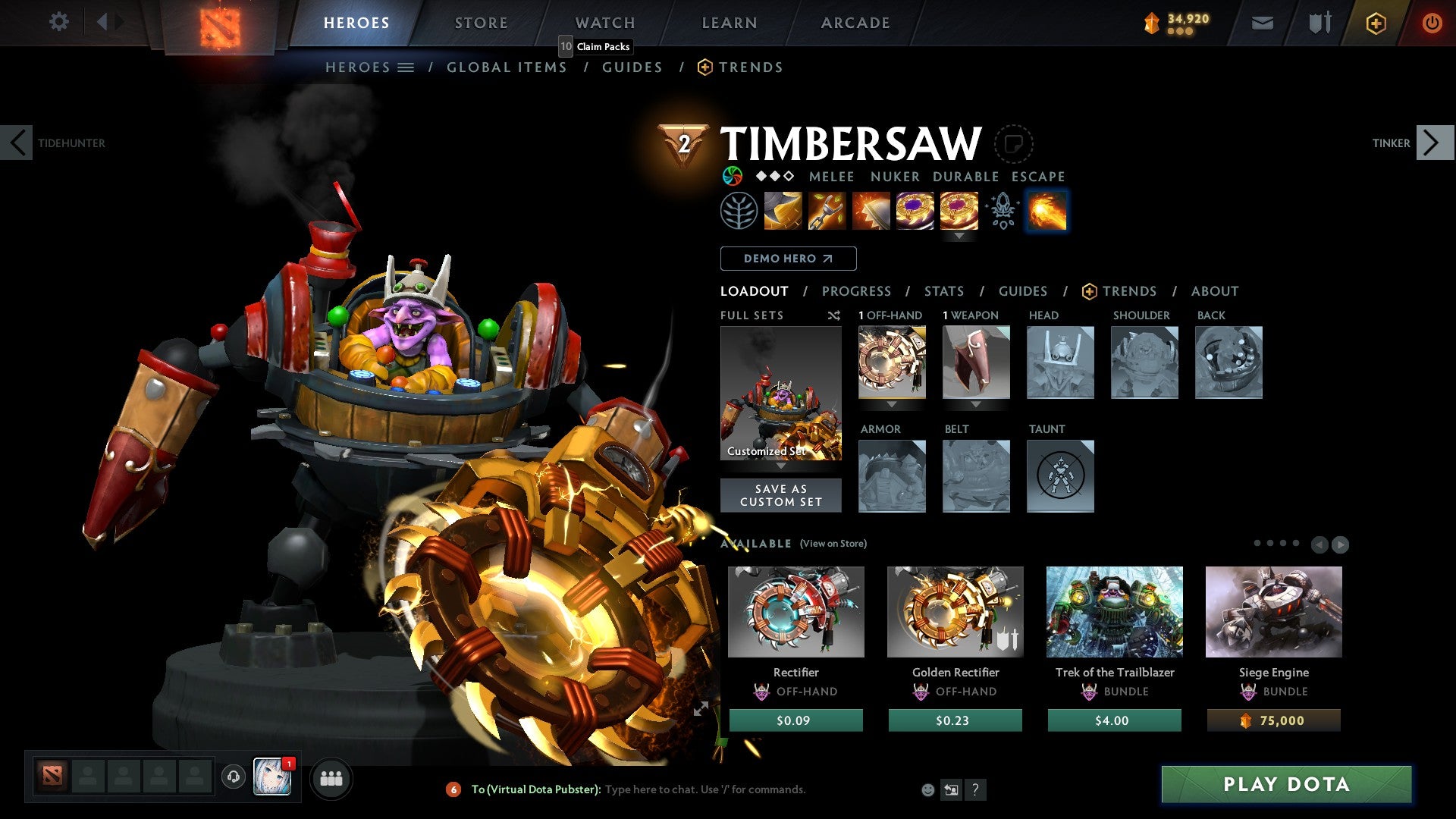Click the Dota Plus shield icon top right
Viewport: 1456px width, 819px height.
[x=1319, y=23]
